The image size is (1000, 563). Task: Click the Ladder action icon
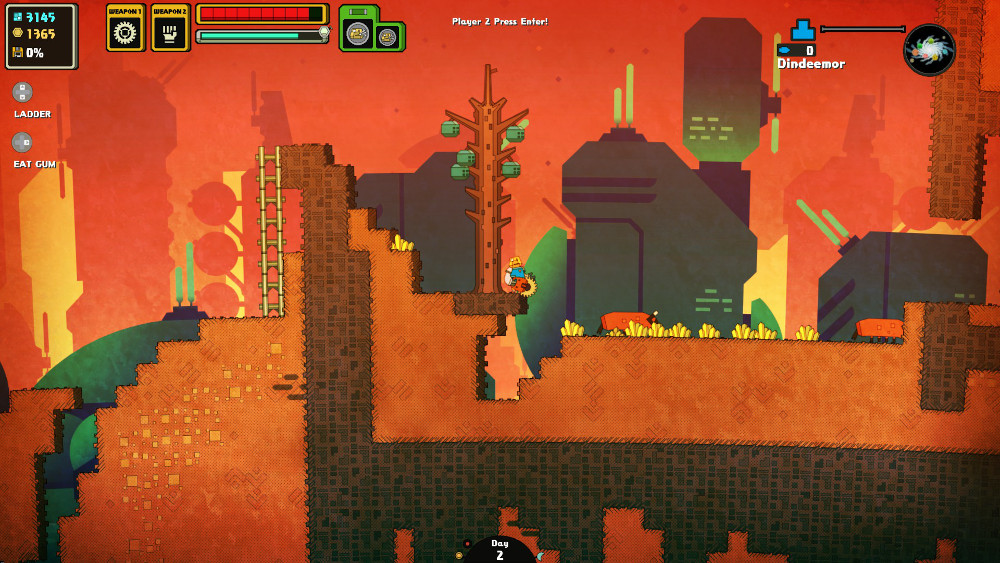pos(22,92)
